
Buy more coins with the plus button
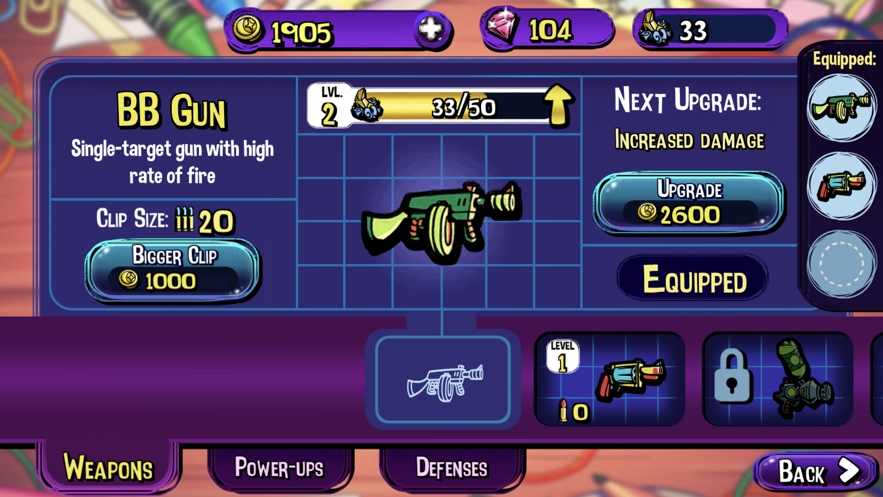click(x=431, y=30)
